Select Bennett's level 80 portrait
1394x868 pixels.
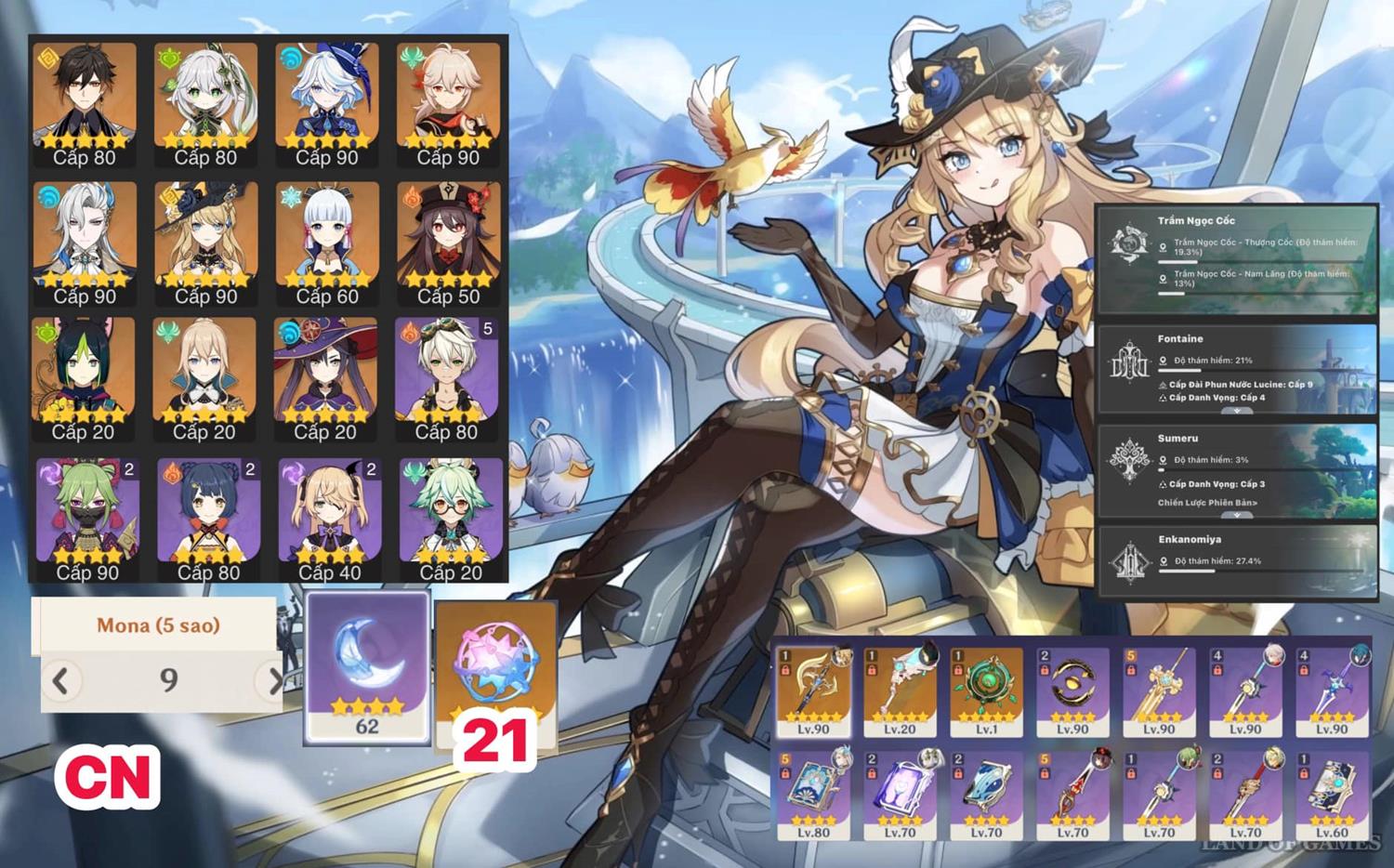pyautogui.click(x=447, y=377)
